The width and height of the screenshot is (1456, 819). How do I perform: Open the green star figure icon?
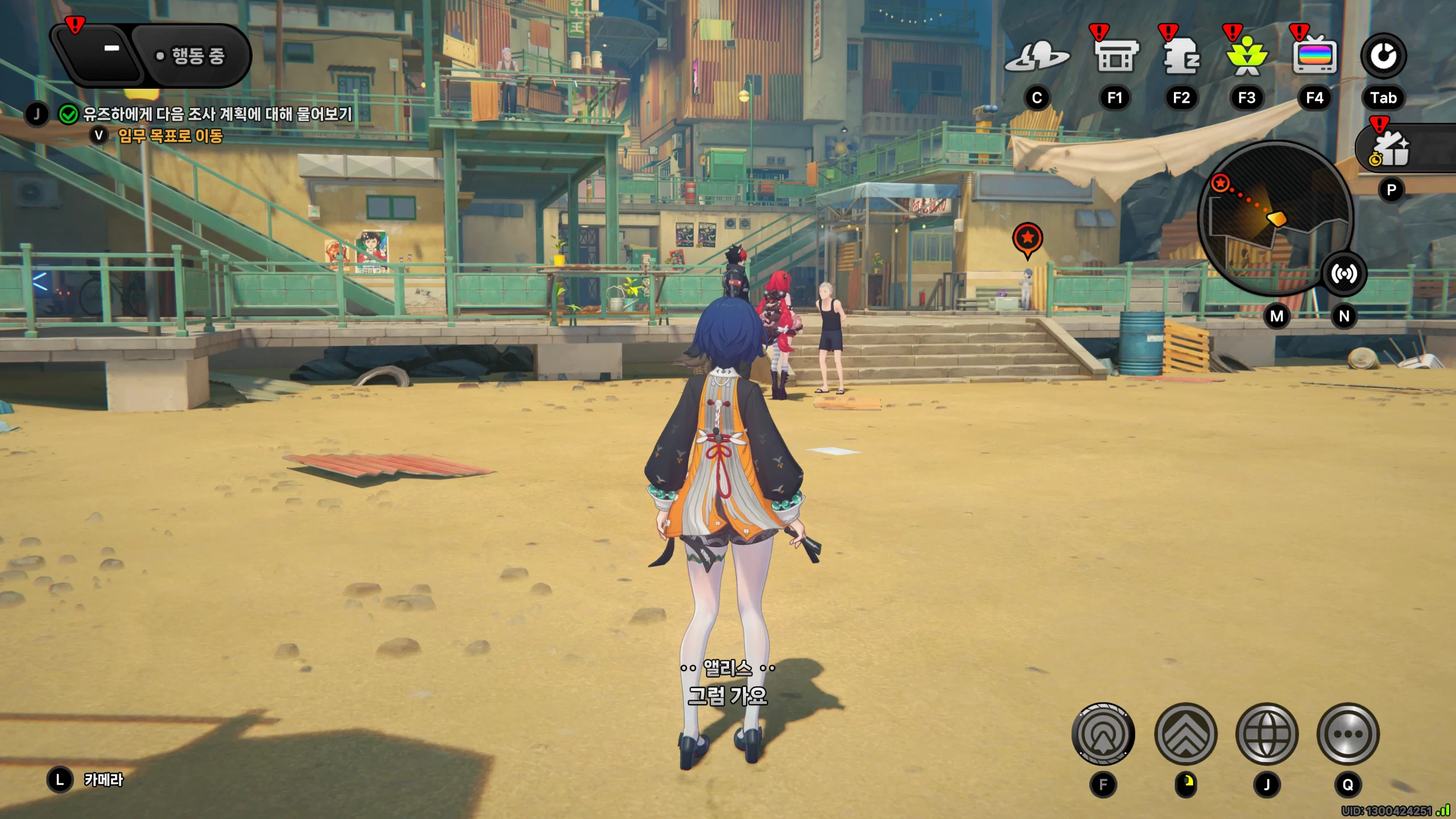(1247, 57)
